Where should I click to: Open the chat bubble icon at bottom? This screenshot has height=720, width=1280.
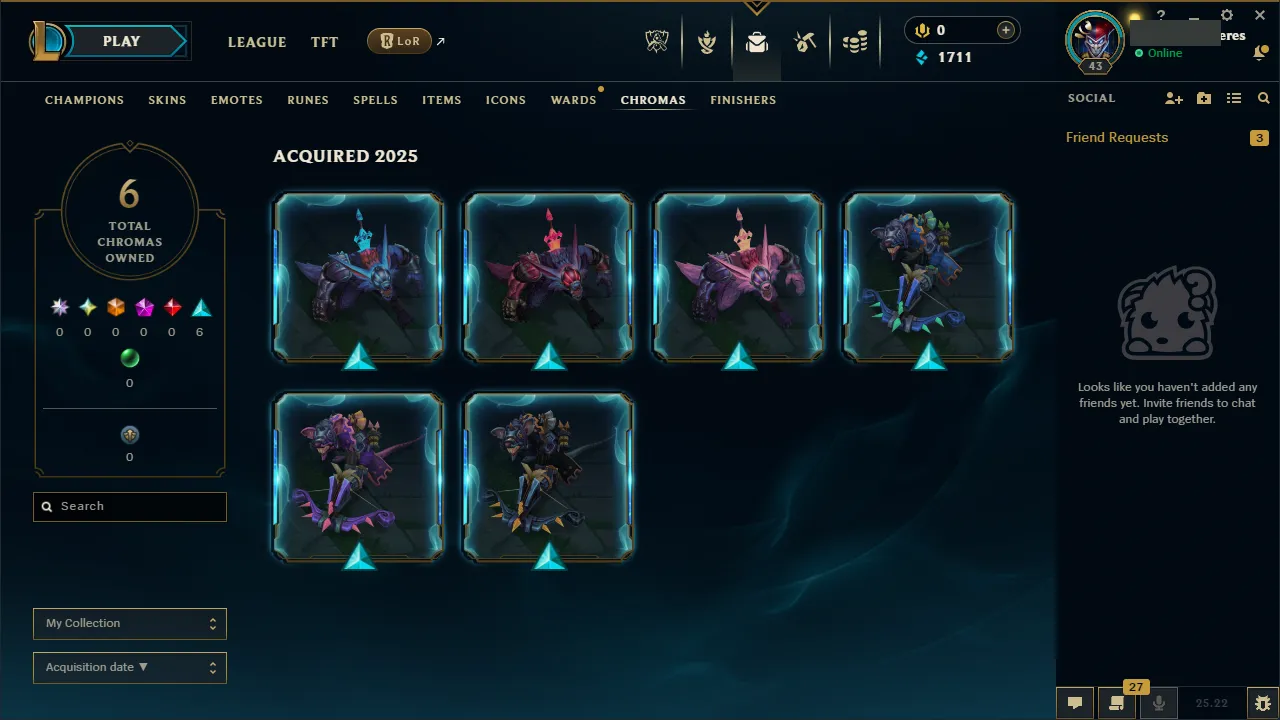[1075, 703]
